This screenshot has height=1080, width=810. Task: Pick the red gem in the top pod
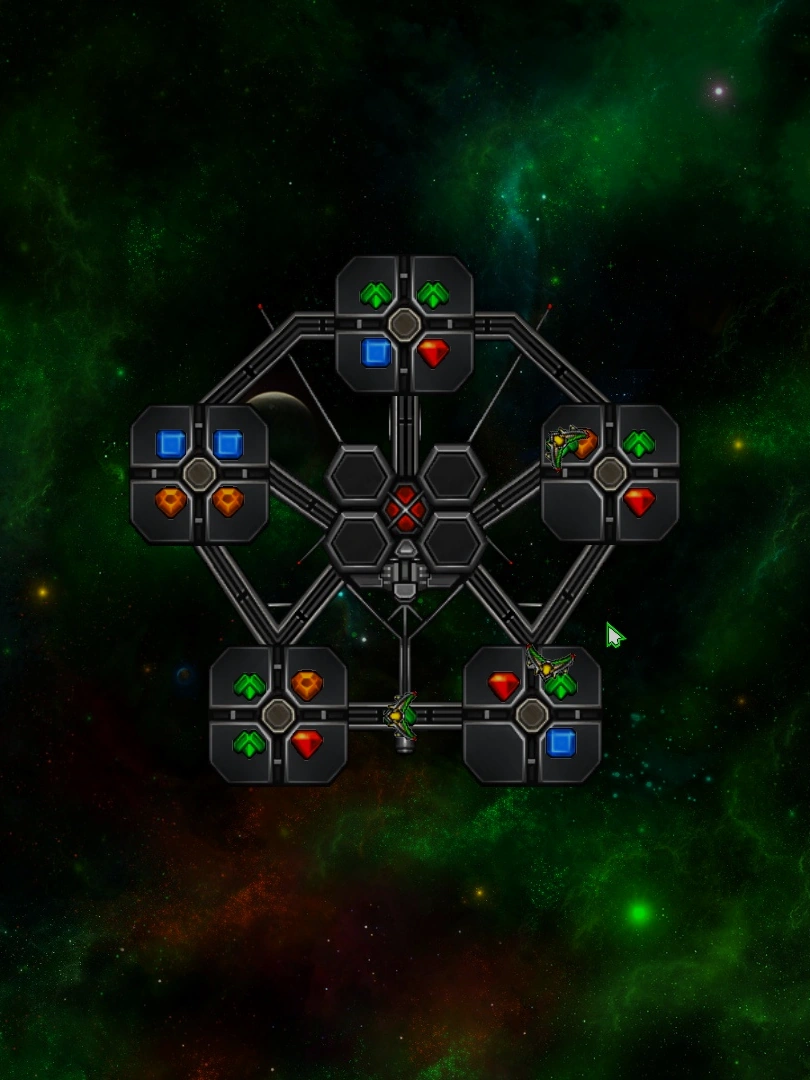pos(433,353)
